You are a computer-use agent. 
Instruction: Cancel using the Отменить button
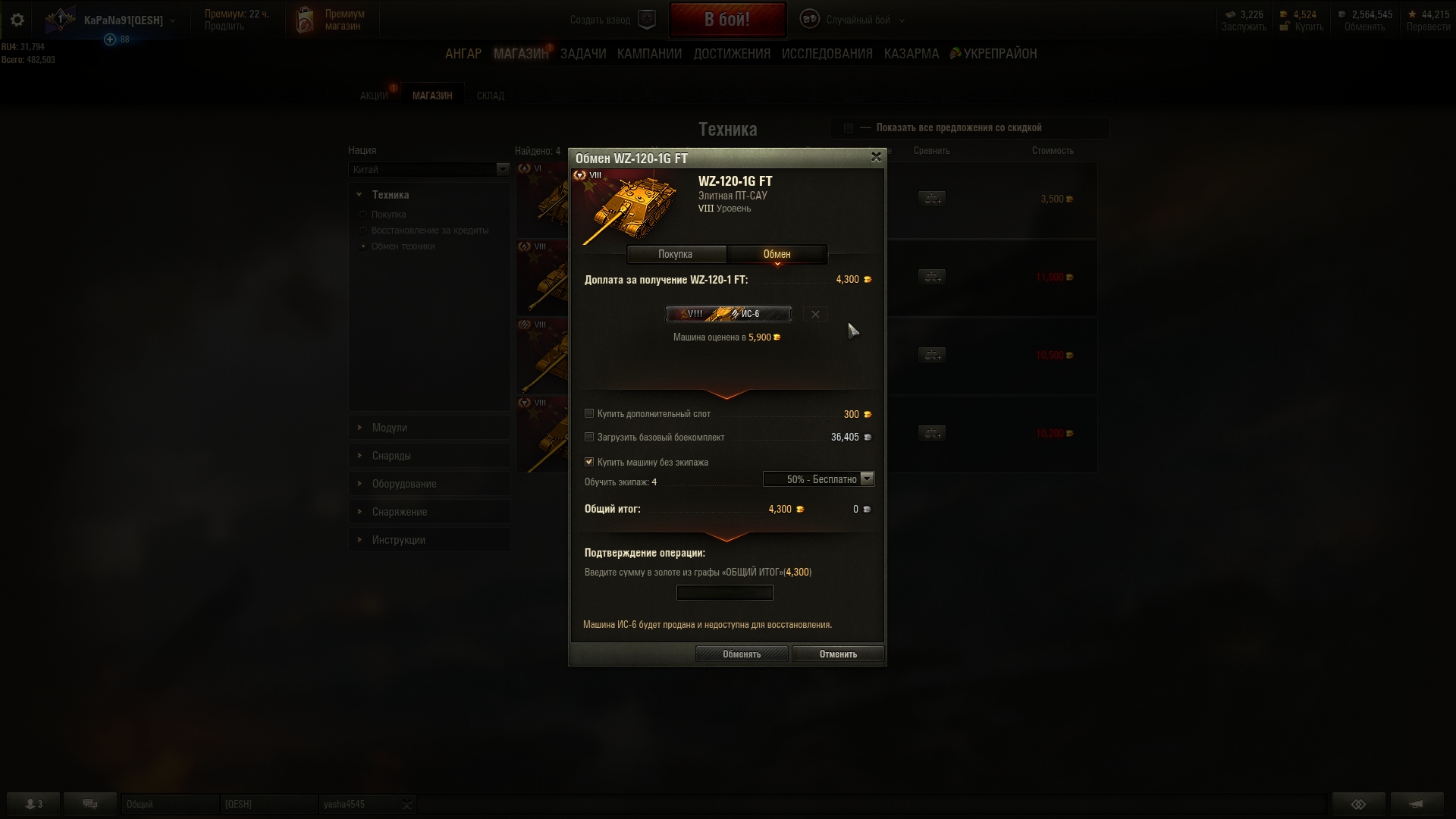(837, 654)
